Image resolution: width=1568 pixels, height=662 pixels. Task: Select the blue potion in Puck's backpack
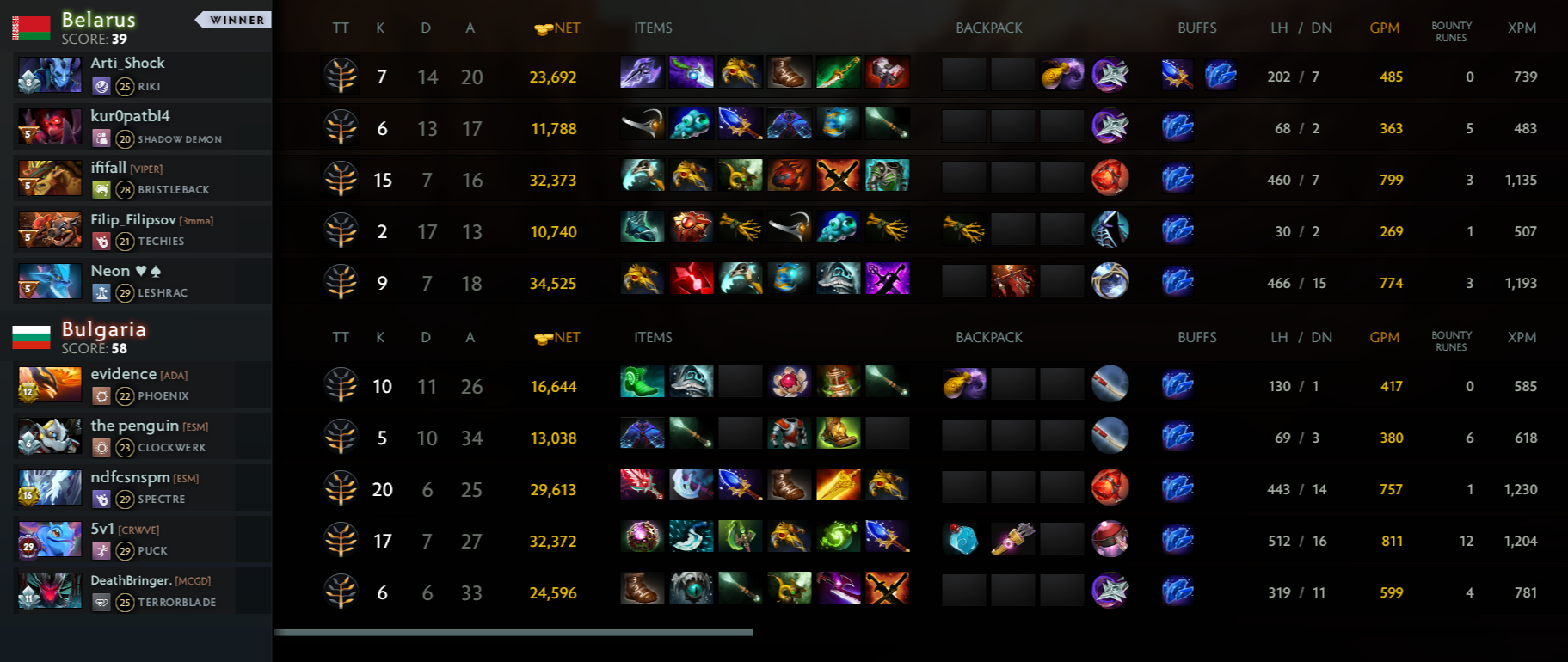[963, 539]
